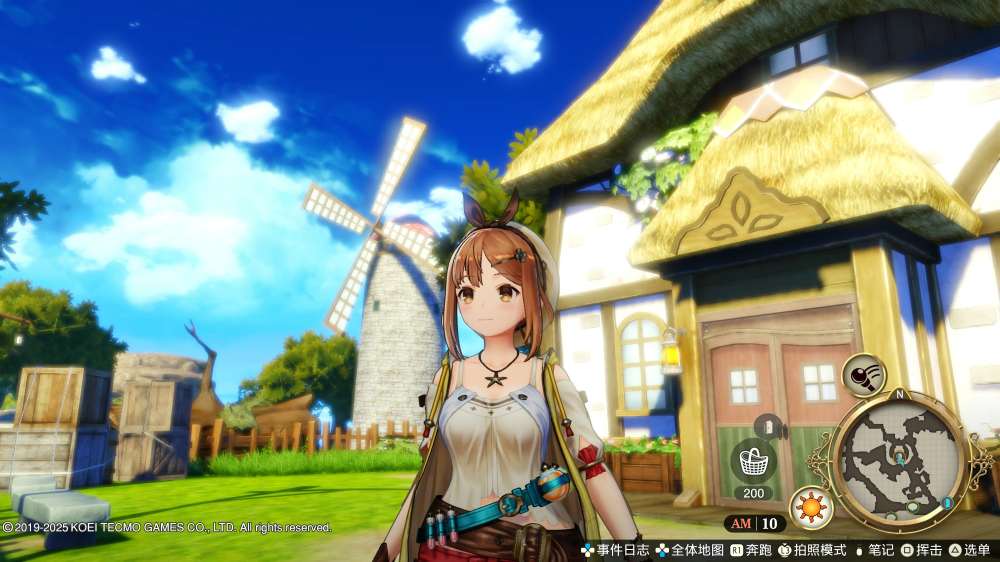Viewport: 1000px width, 562px height.
Task: Click the sun weather icon
Action: 810,507
